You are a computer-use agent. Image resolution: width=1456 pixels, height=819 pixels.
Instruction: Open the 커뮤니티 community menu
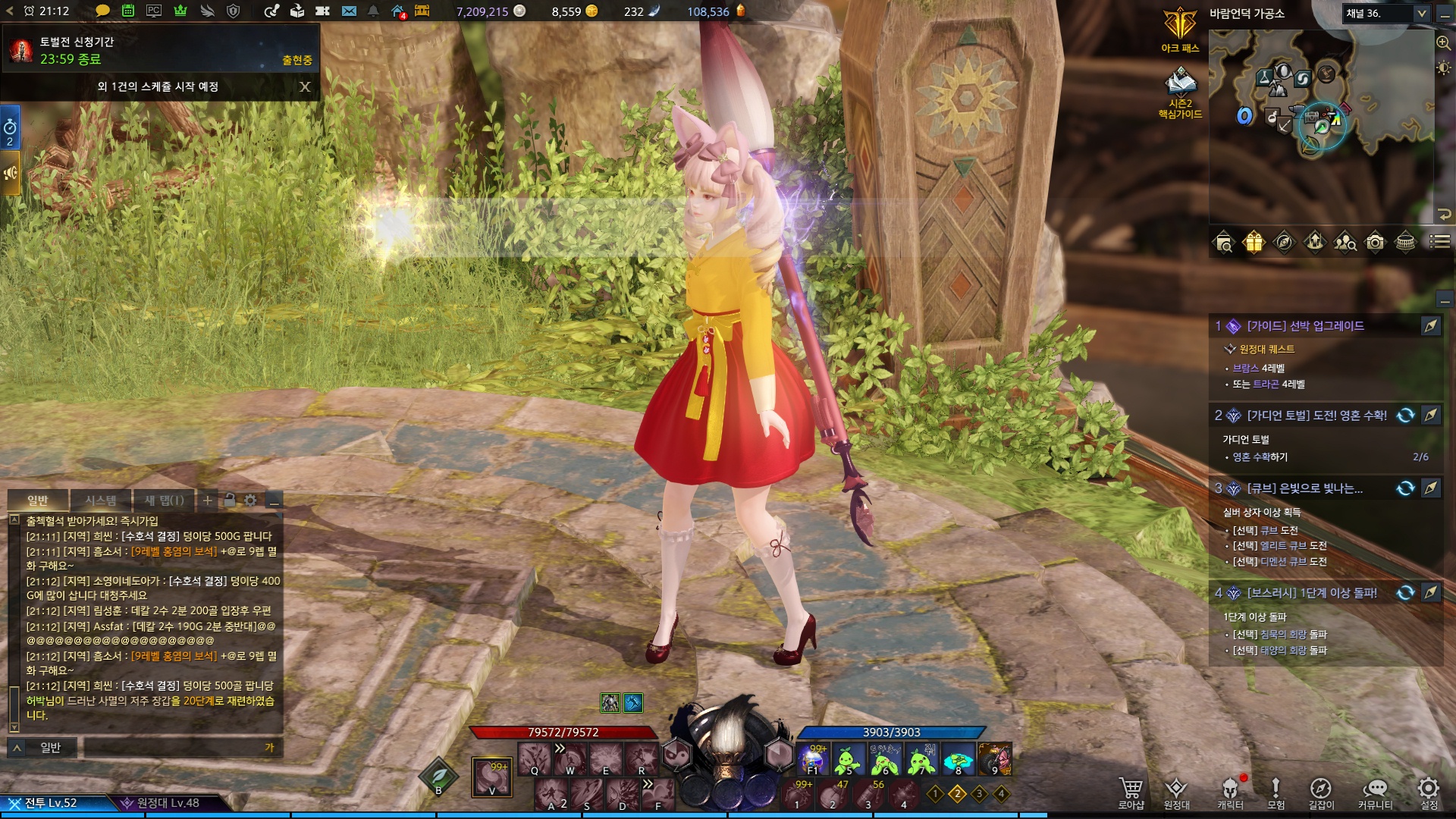tap(1375, 792)
